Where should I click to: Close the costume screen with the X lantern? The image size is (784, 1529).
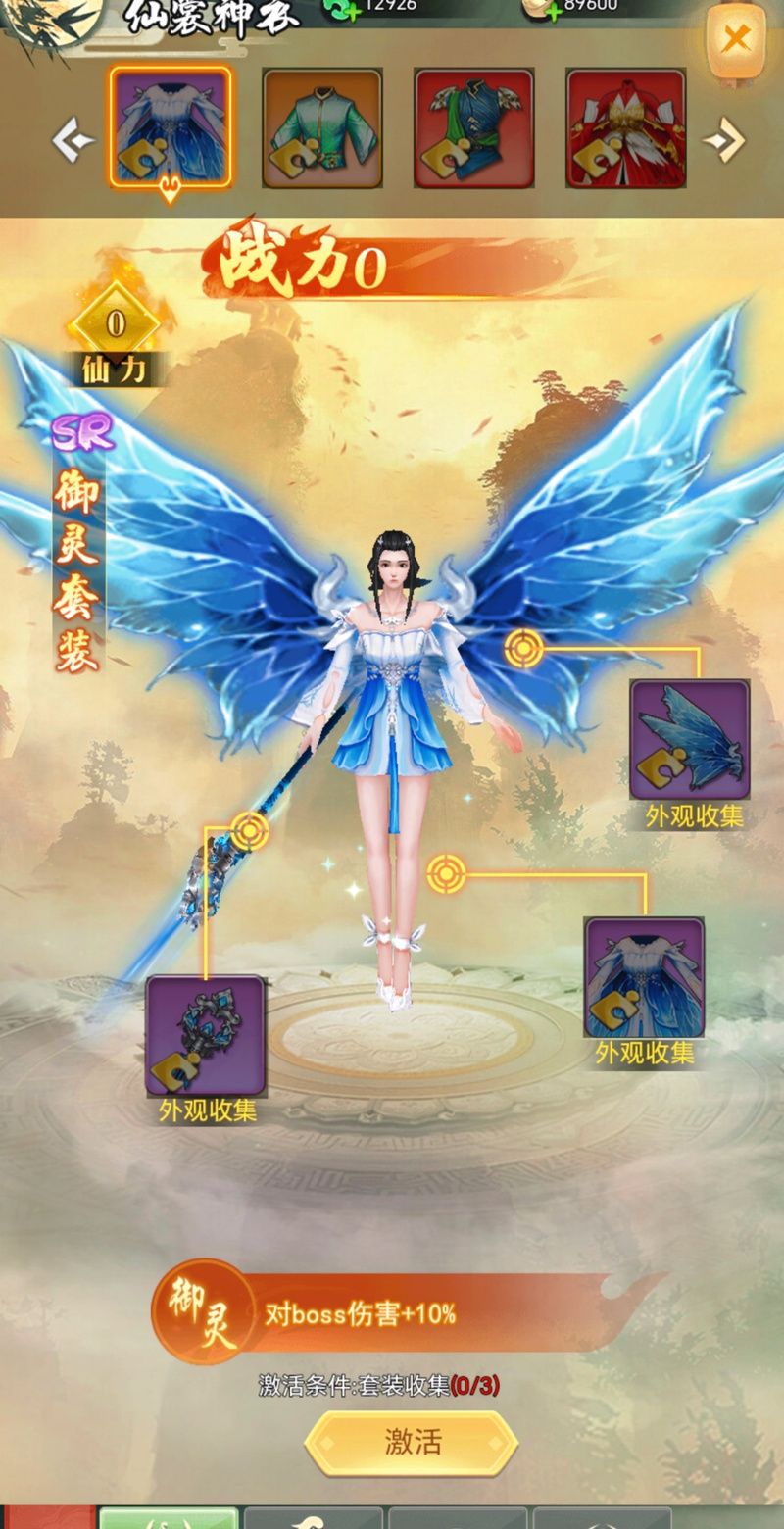pos(736,39)
